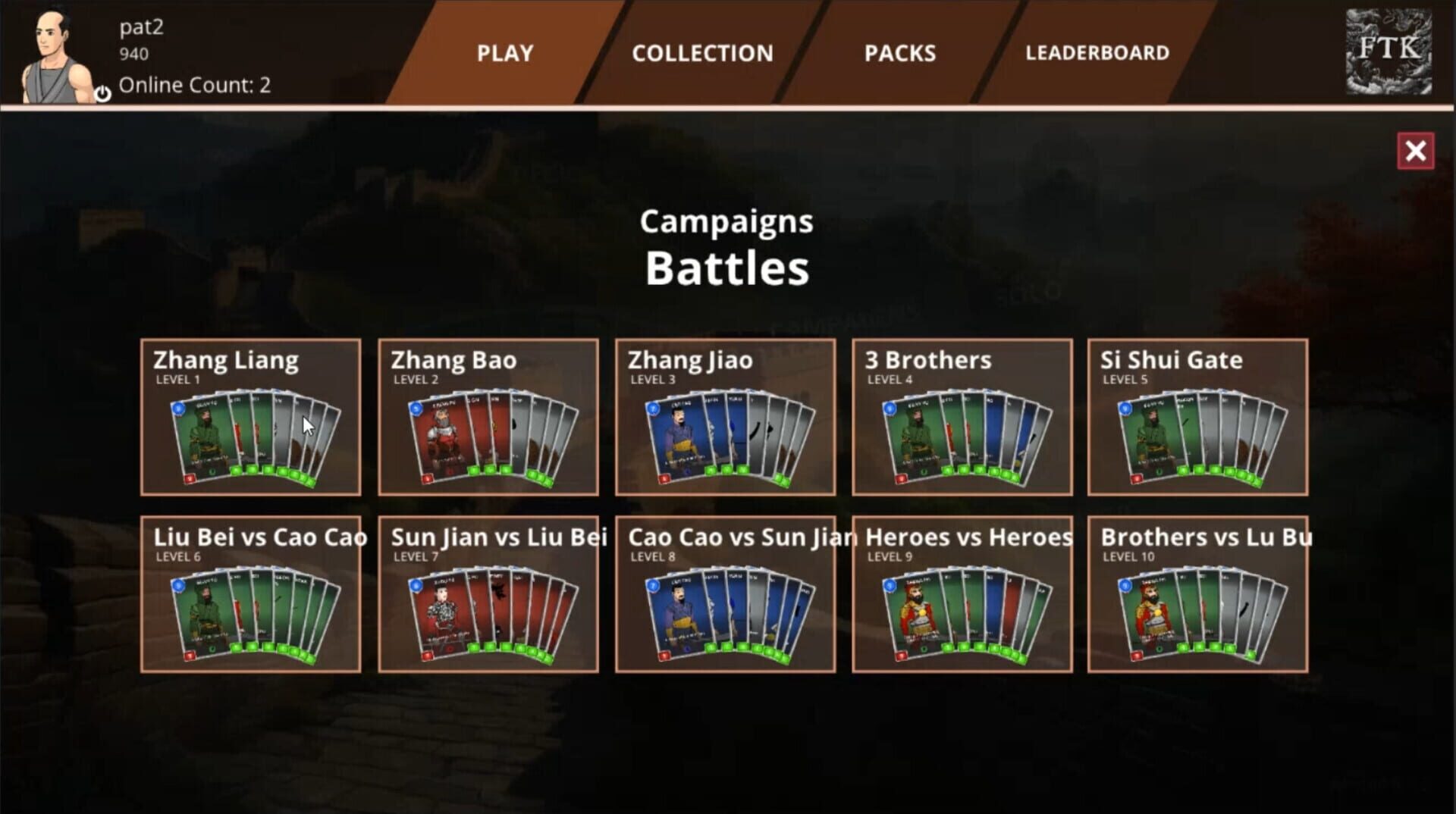Open the PLAY tab
This screenshot has width=1456, height=814.
pos(504,53)
